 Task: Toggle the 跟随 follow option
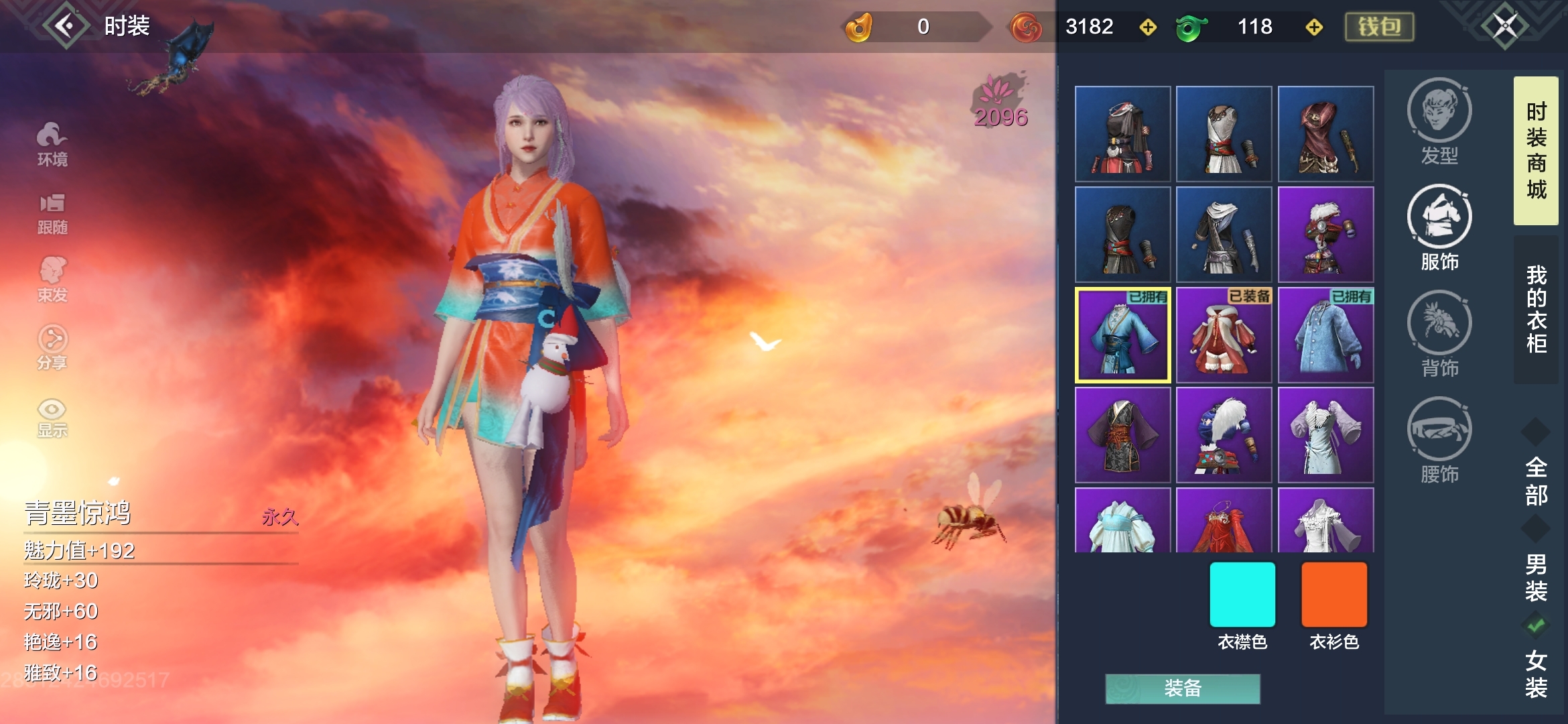pyautogui.click(x=52, y=213)
